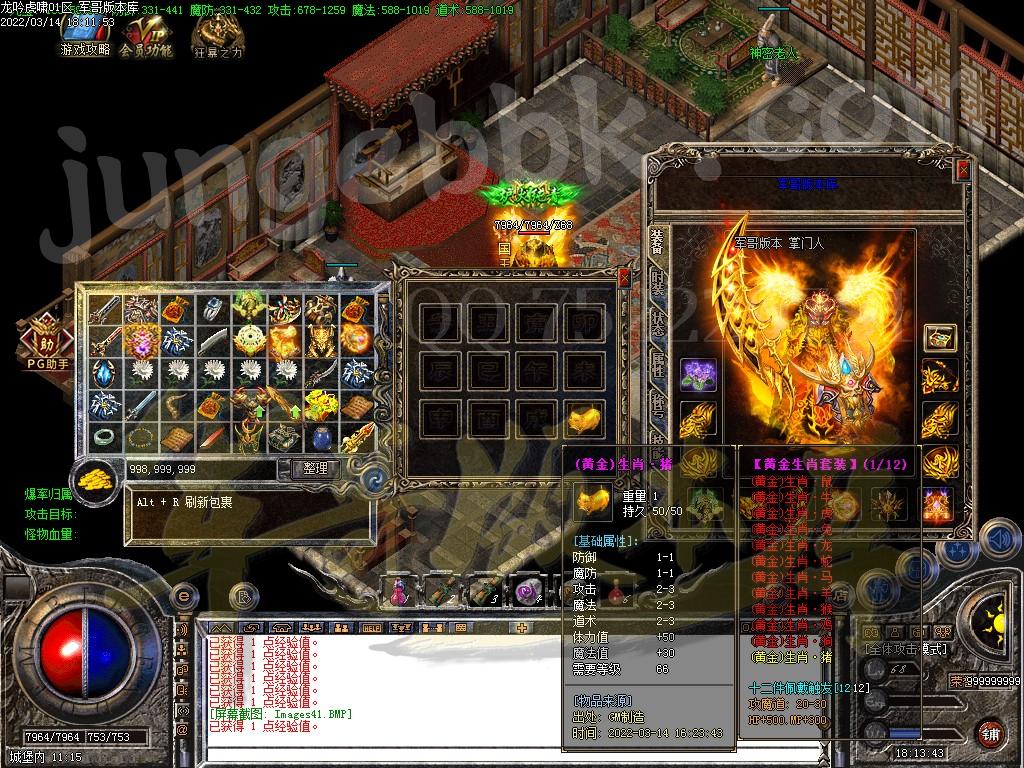Toggle the sound speaker button

pyautogui.click(x=998, y=540)
